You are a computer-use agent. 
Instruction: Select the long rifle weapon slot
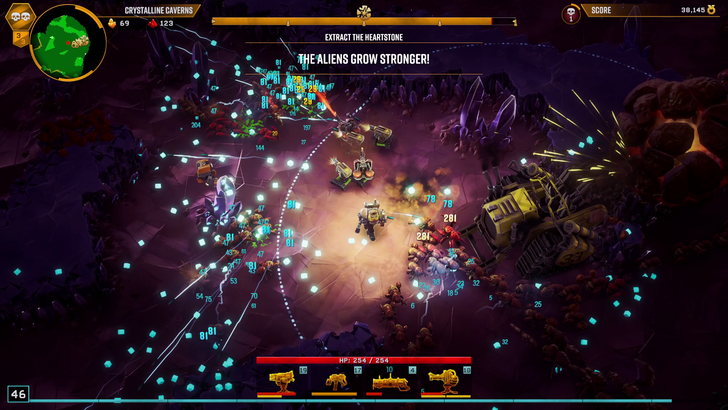pyautogui.click(x=389, y=380)
